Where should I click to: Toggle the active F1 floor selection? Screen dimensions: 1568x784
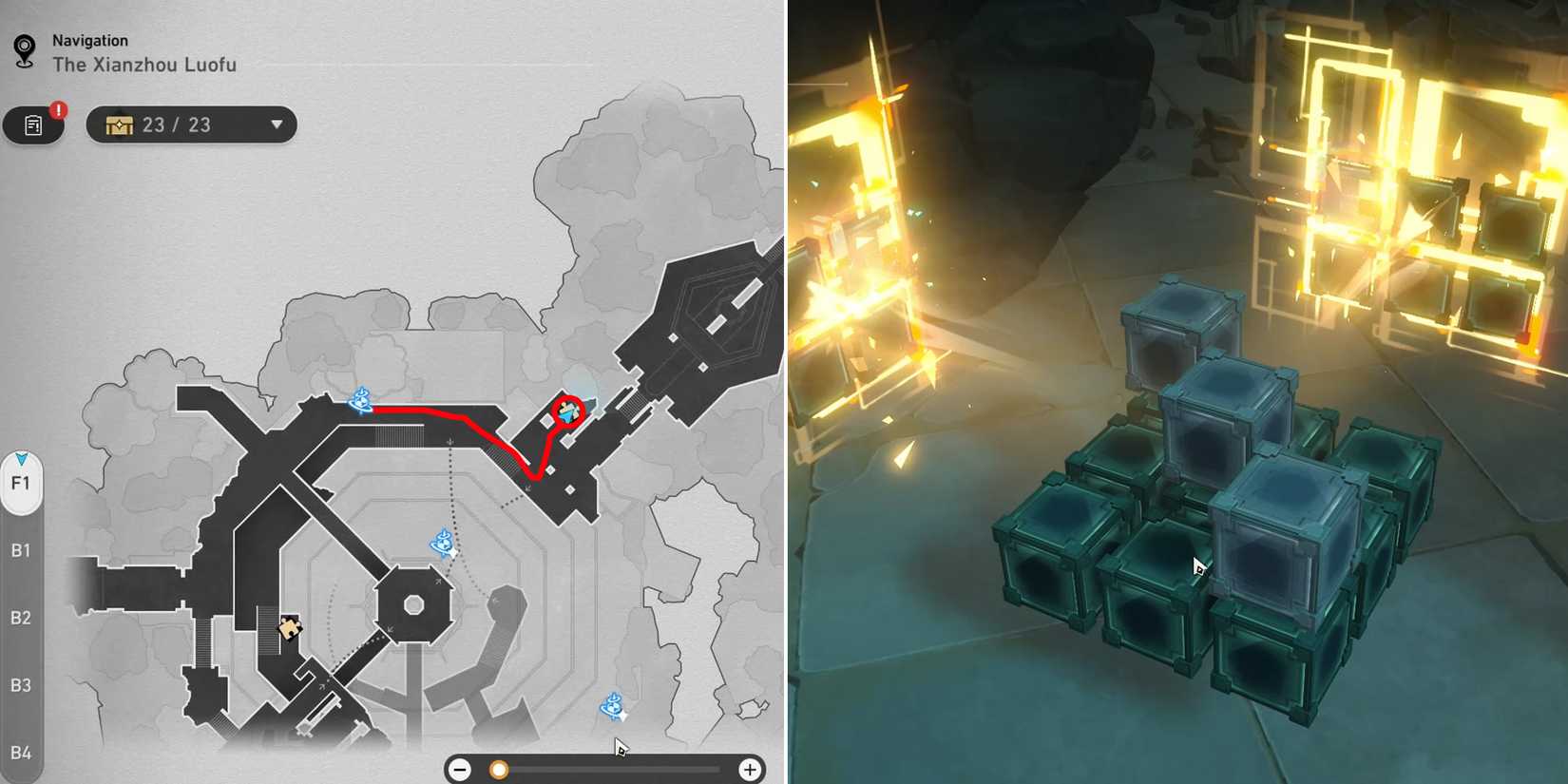21,483
